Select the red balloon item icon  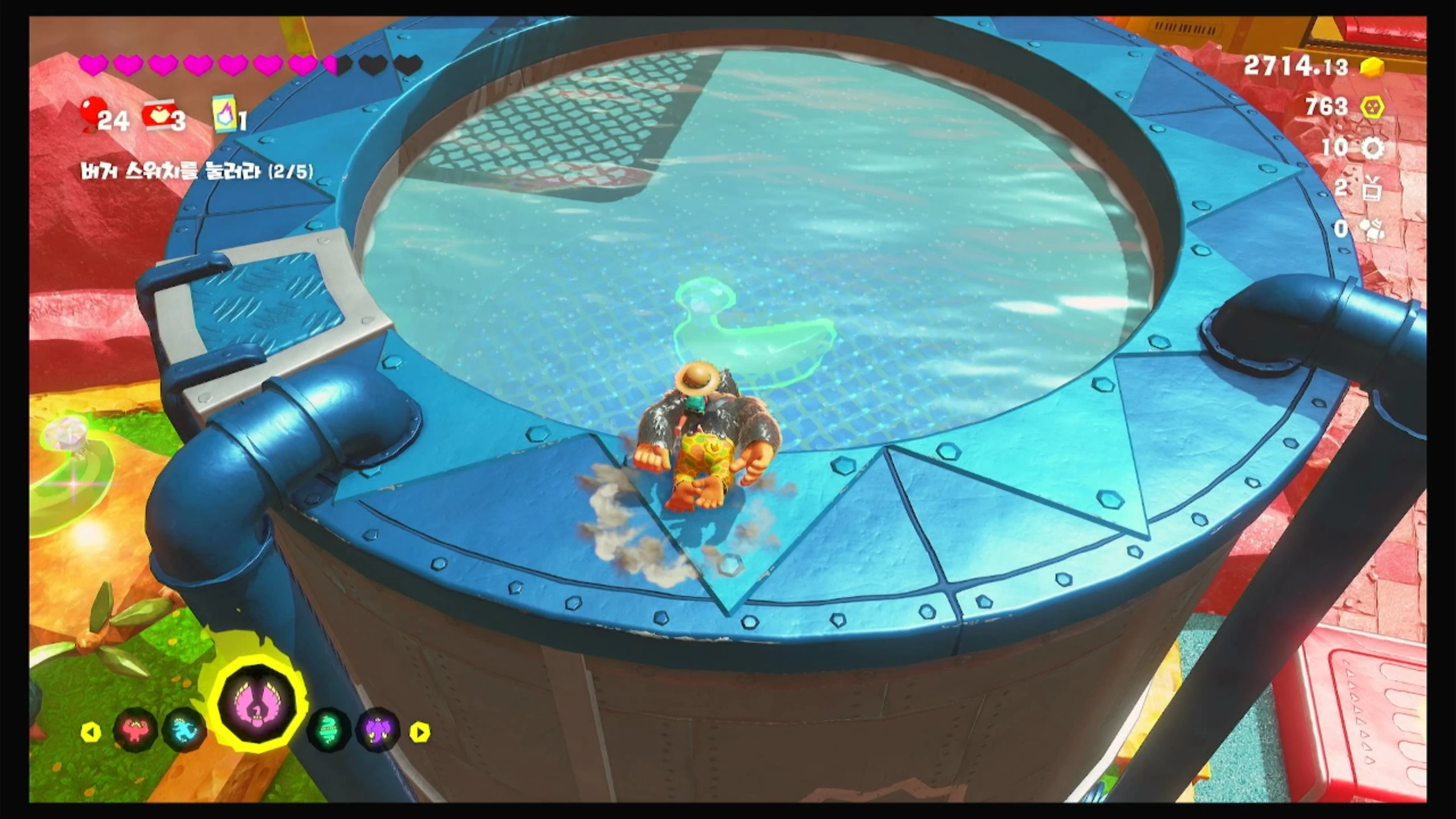pos(91,114)
